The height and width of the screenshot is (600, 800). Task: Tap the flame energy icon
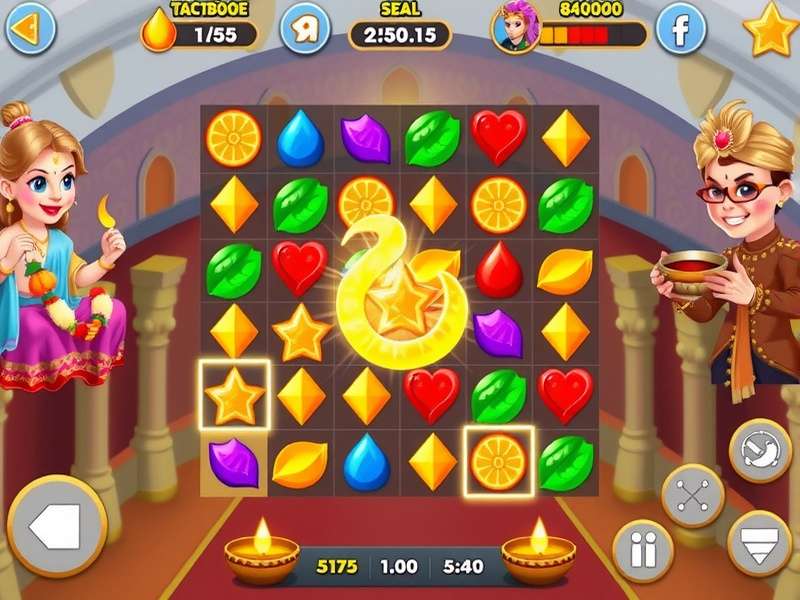tap(156, 30)
